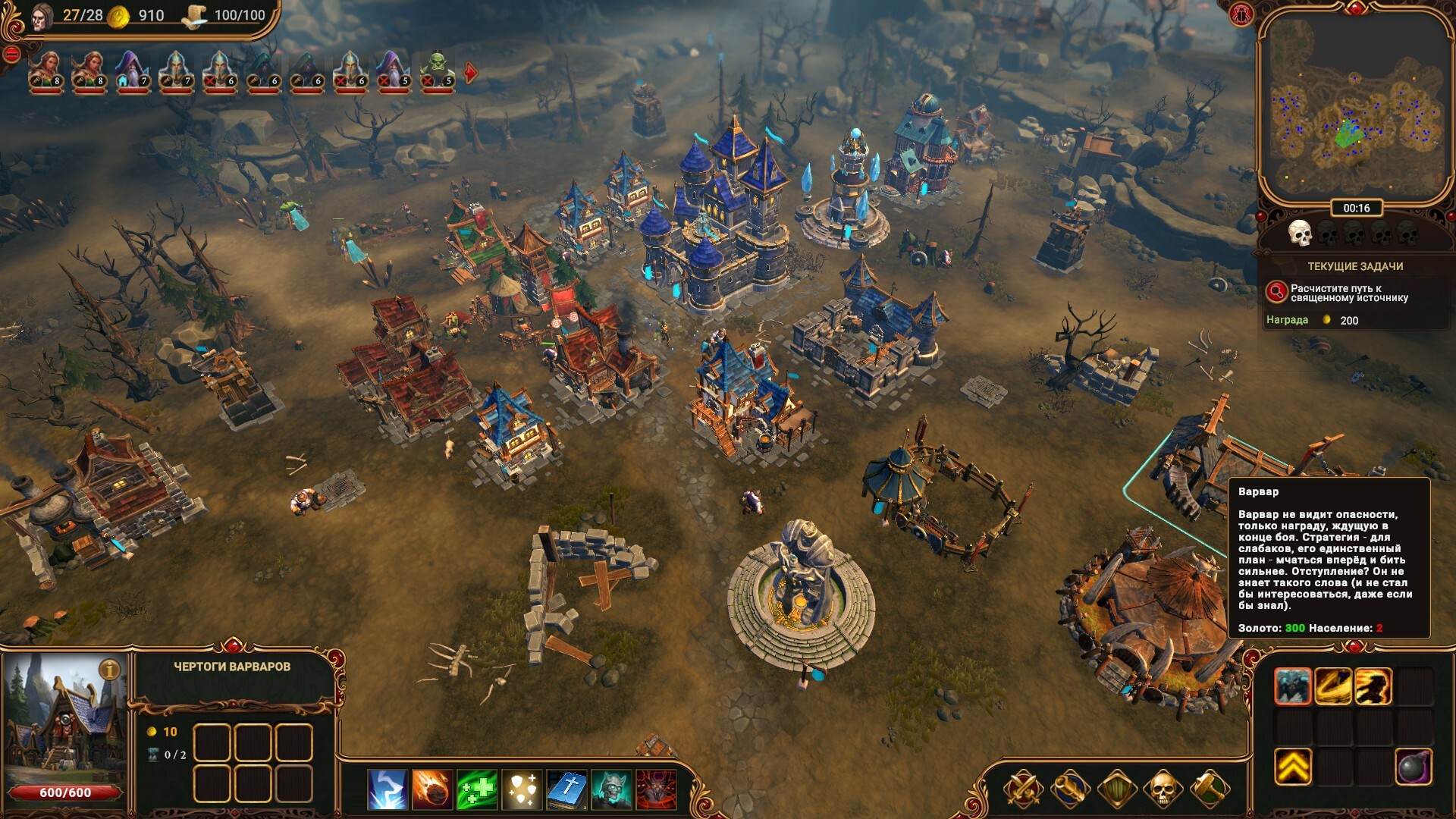1456x819 pixels.
Task: Cast the meteor fireball spell
Action: (432, 789)
